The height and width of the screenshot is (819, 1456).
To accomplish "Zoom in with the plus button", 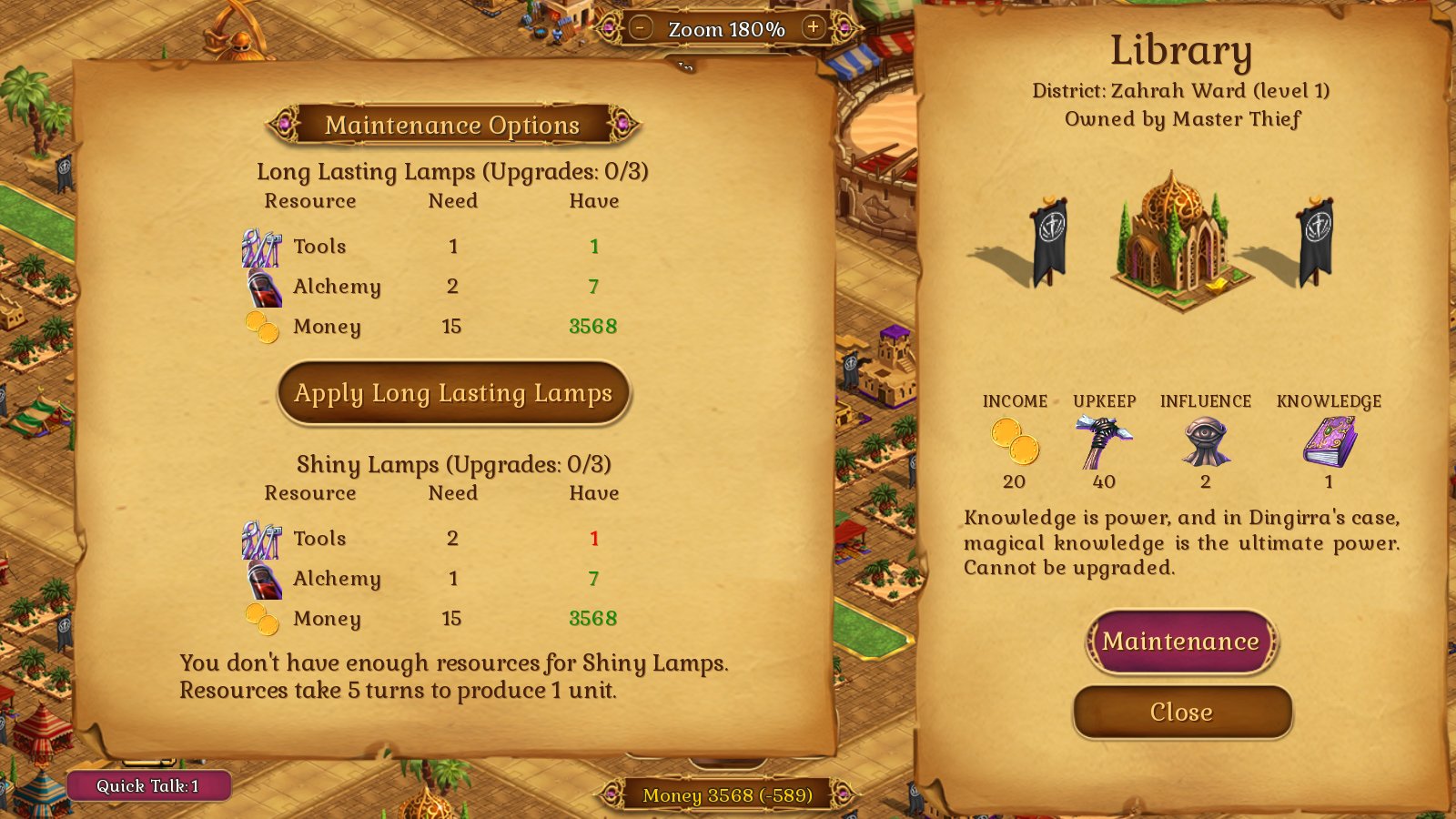I will [x=813, y=28].
